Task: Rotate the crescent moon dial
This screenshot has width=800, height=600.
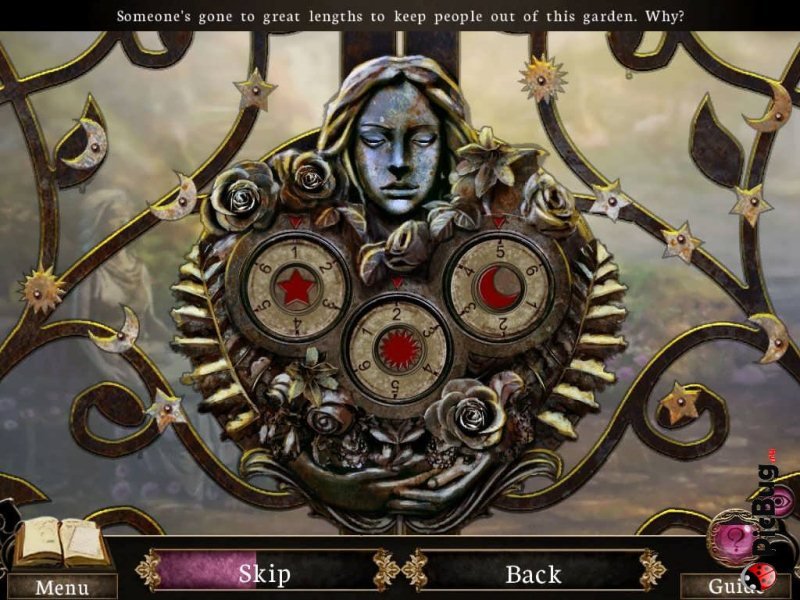Action: [499, 288]
